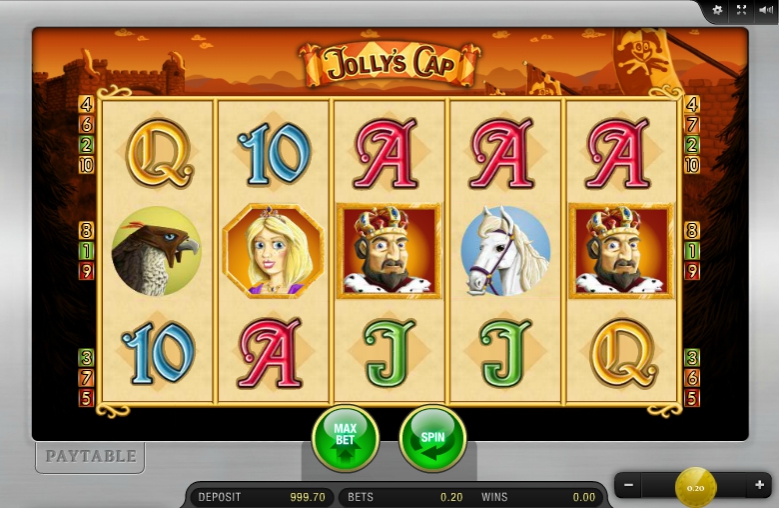Image resolution: width=779 pixels, height=508 pixels.
Task: Mute the sound with the speaker icon
Action: pos(766,10)
